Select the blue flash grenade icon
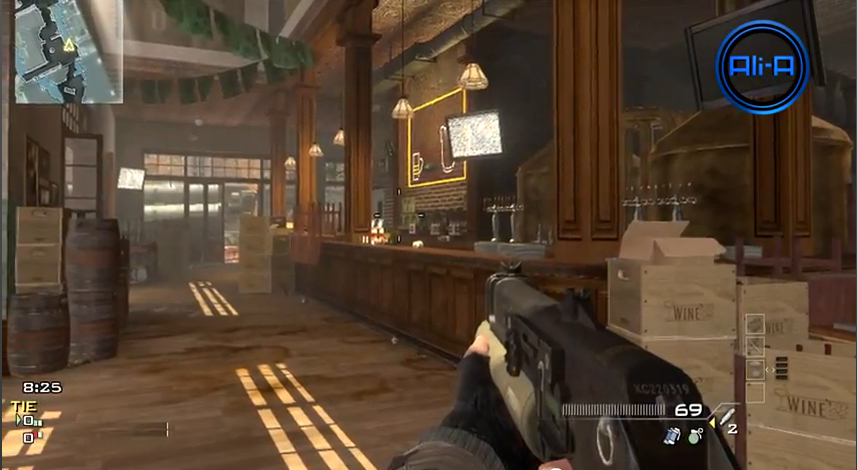Screen dimensions: 857x470 coord(673,435)
